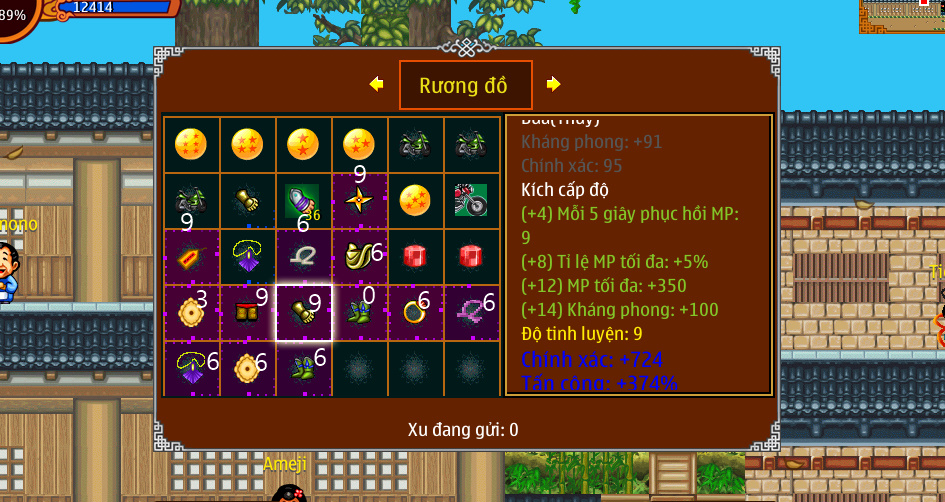Select the Rương đồ title tab
The image size is (945, 502).
(465, 85)
